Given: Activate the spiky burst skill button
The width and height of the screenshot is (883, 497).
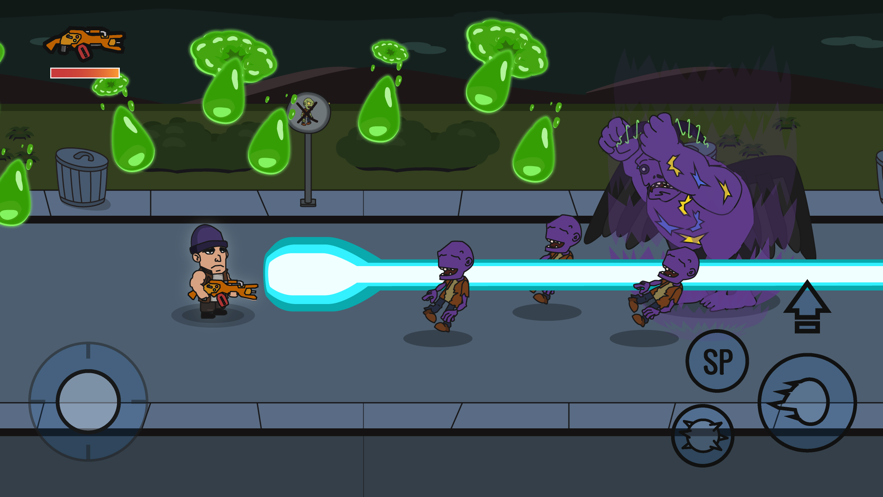Looking at the screenshot, I should click(x=702, y=436).
